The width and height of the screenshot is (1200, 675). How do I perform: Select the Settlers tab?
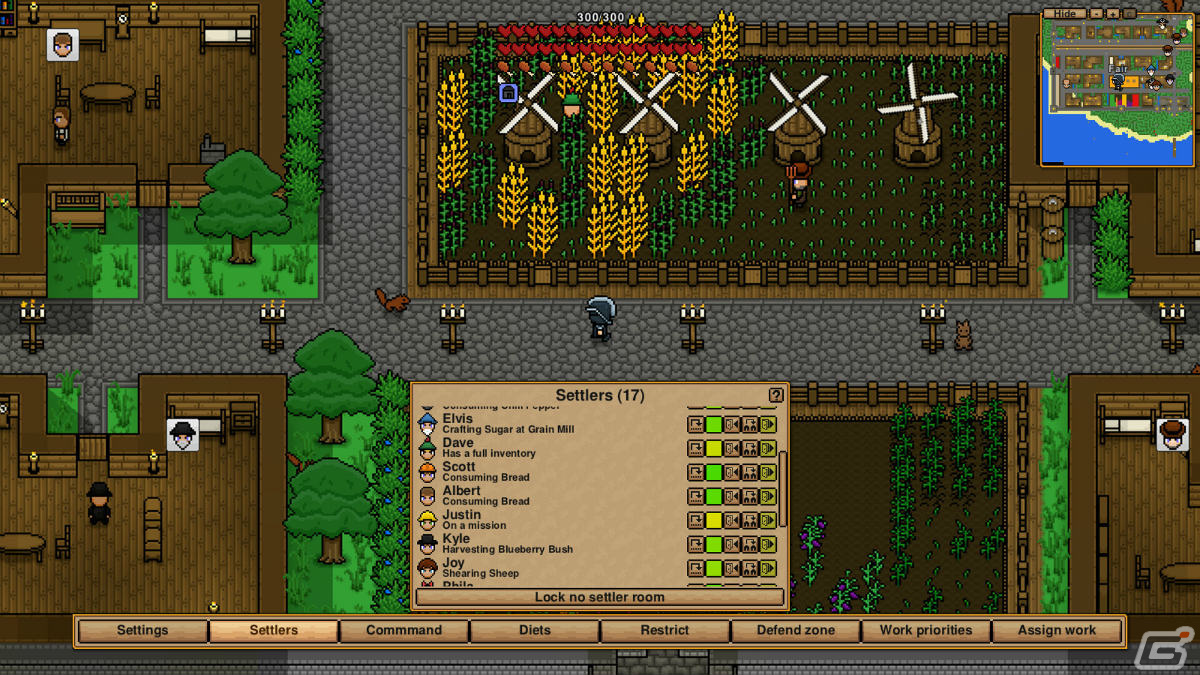273,631
